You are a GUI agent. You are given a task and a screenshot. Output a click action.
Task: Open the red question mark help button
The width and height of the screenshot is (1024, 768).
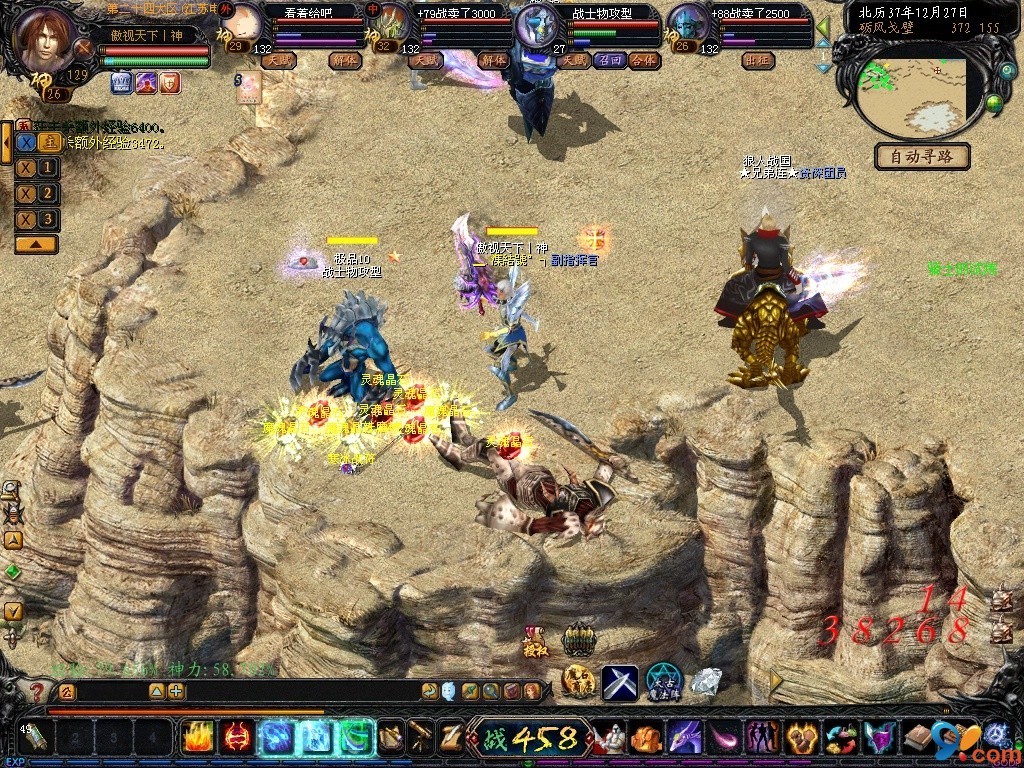37,691
